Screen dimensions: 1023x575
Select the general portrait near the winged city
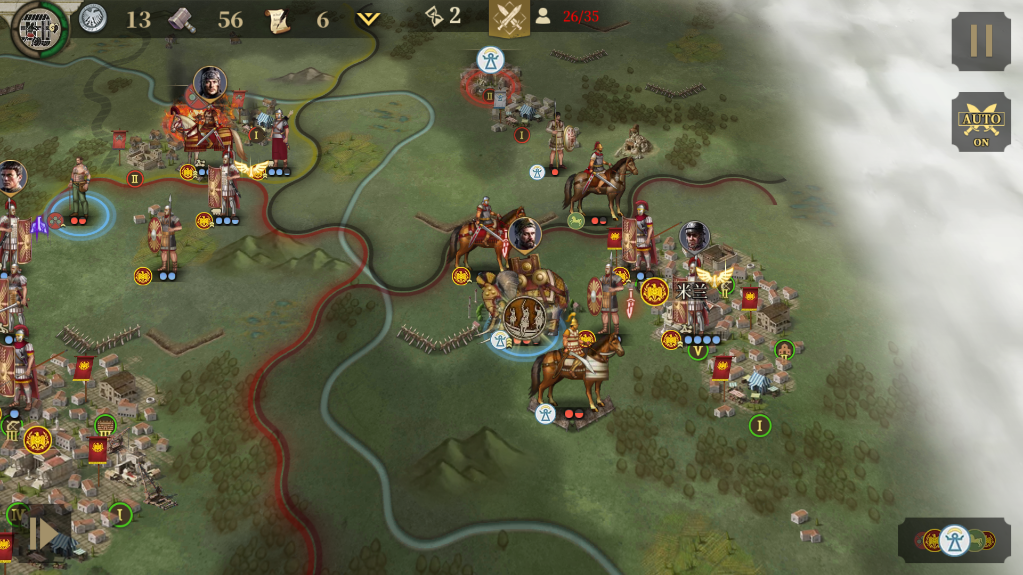[x=694, y=237]
